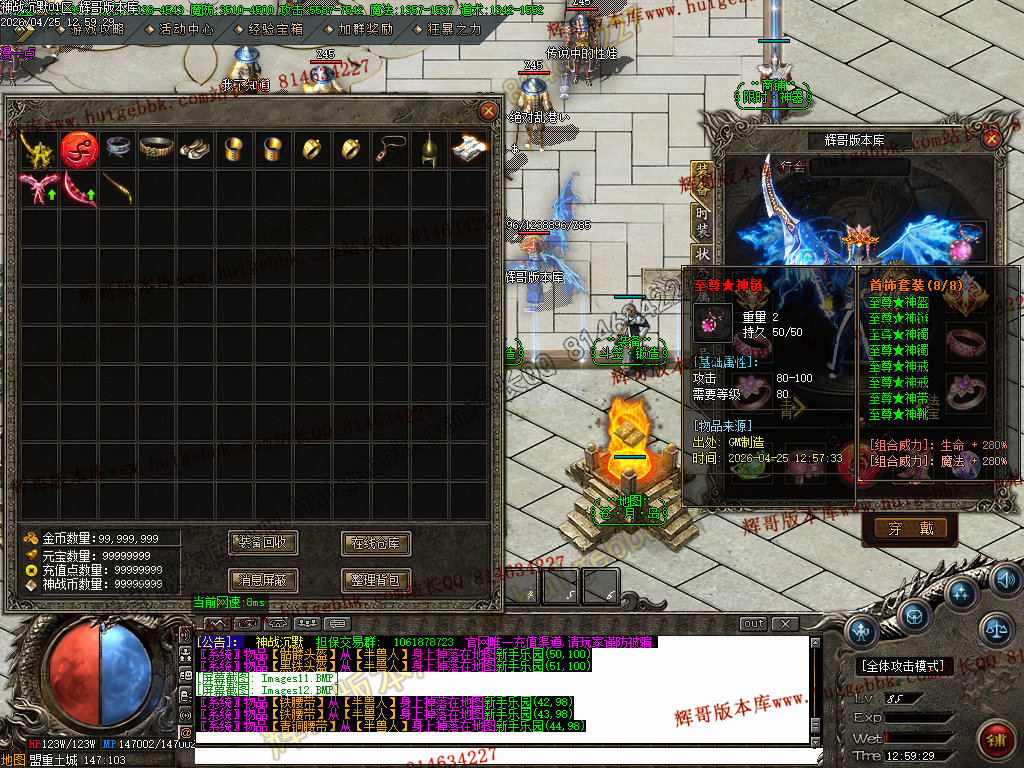Open 装备回收 equipment recycling

point(263,543)
